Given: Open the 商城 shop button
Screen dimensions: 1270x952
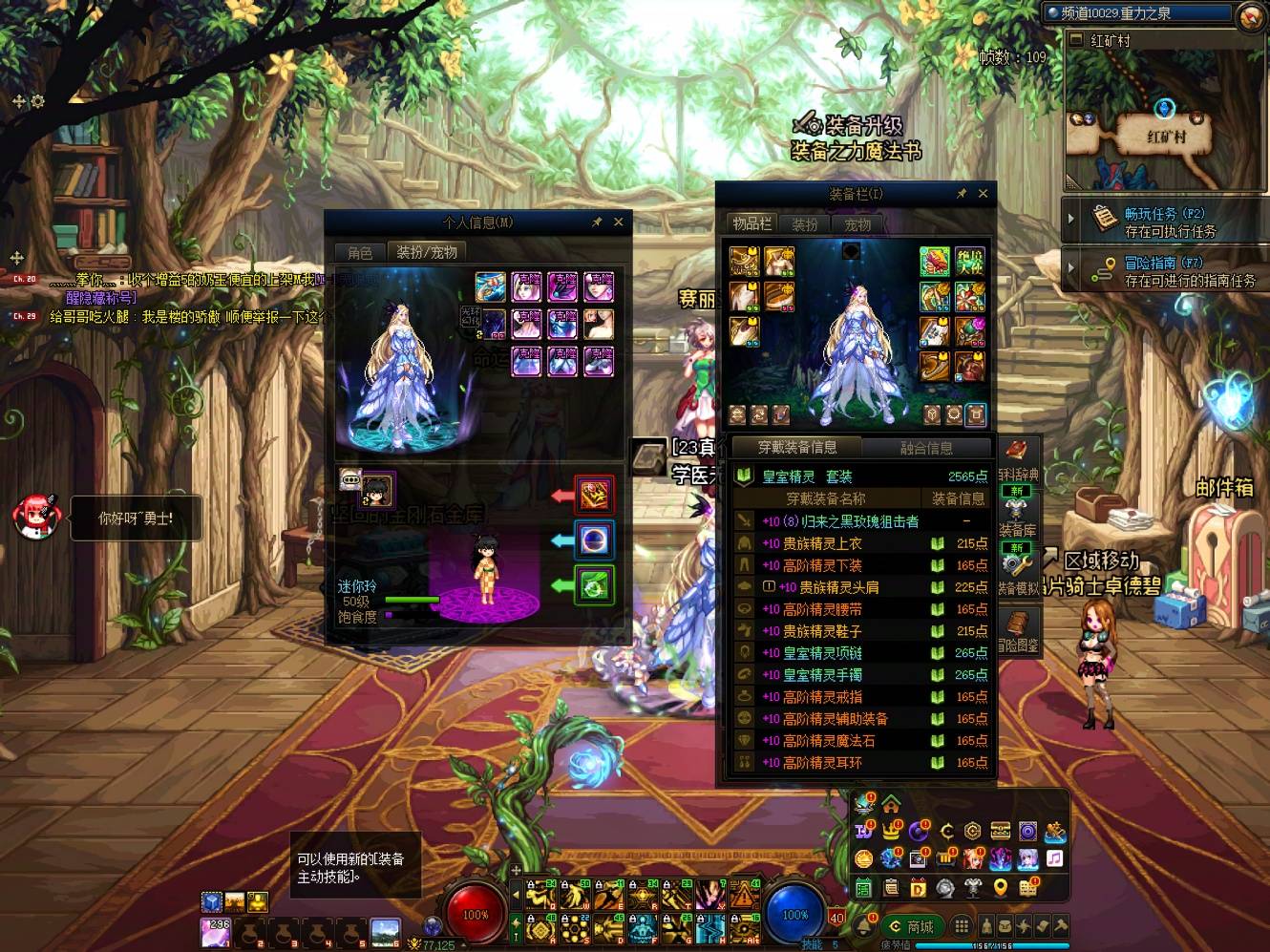Looking at the screenshot, I should click(x=911, y=926).
